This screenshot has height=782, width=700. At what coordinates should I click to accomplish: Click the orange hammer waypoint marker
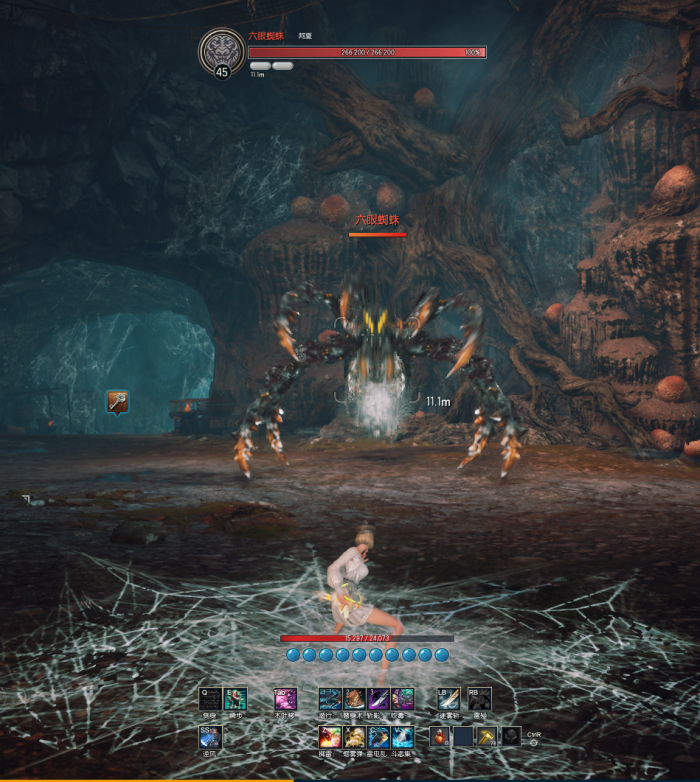point(118,401)
